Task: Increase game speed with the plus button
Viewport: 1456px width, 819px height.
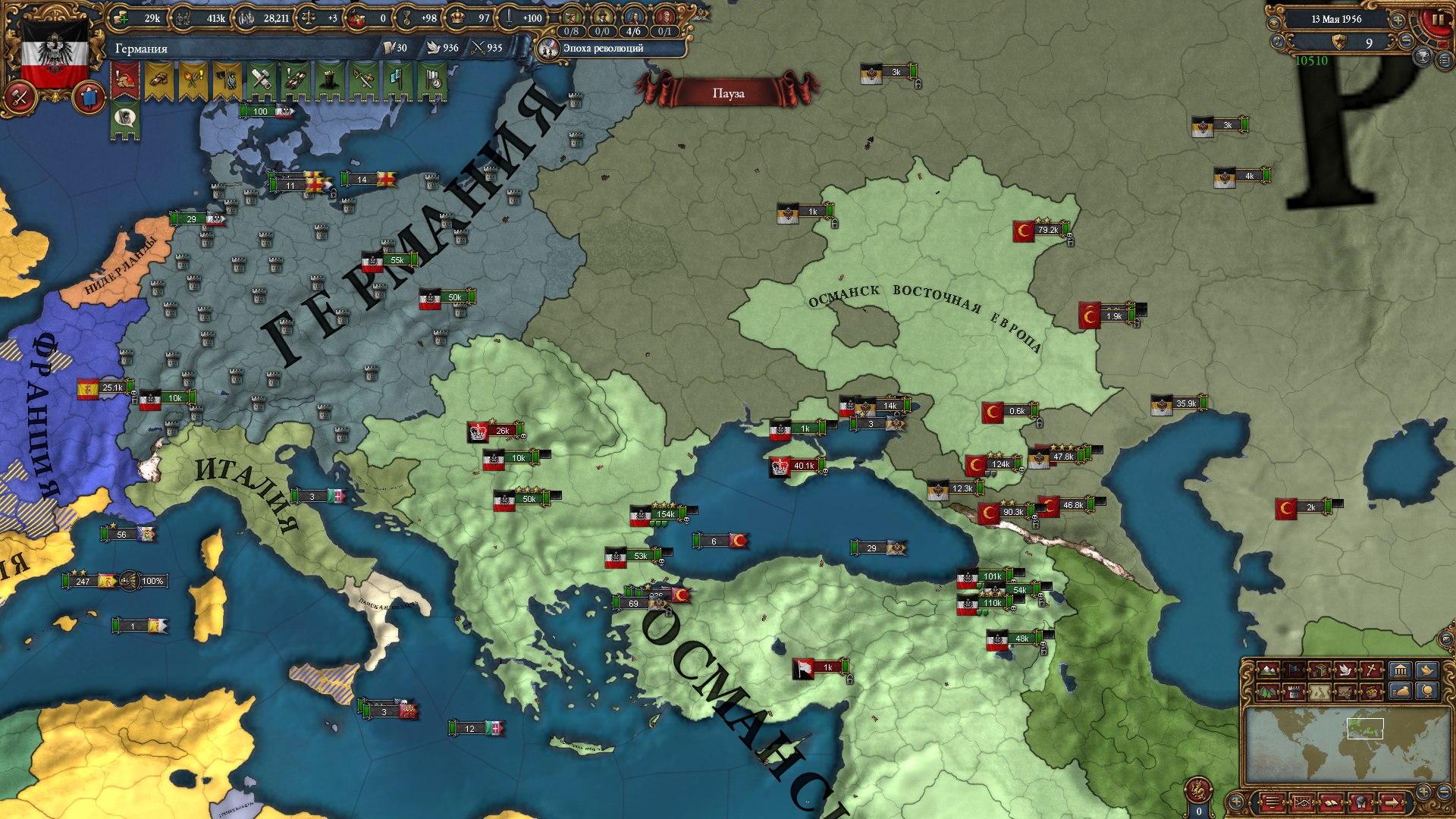Action: point(1398,20)
